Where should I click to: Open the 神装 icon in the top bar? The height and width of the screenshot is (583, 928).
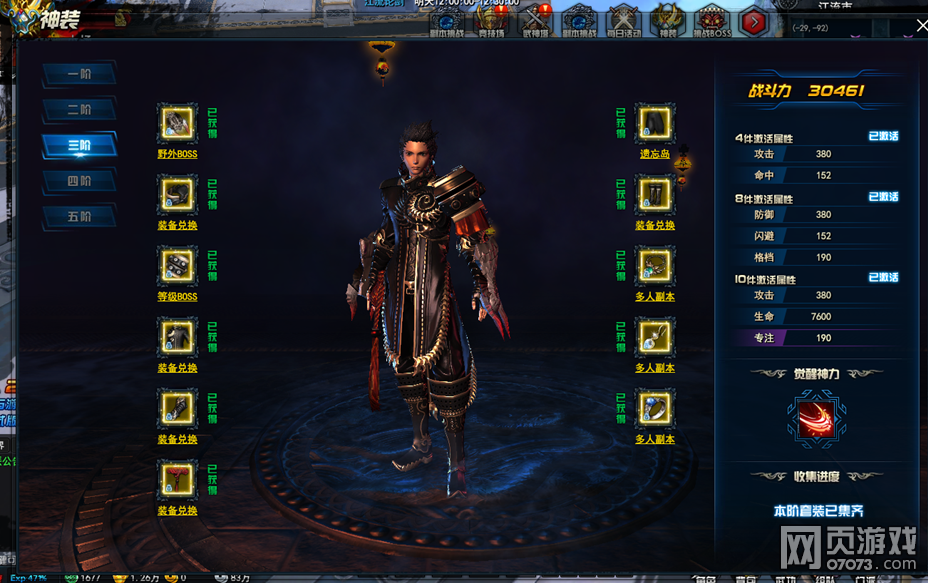[x=669, y=19]
